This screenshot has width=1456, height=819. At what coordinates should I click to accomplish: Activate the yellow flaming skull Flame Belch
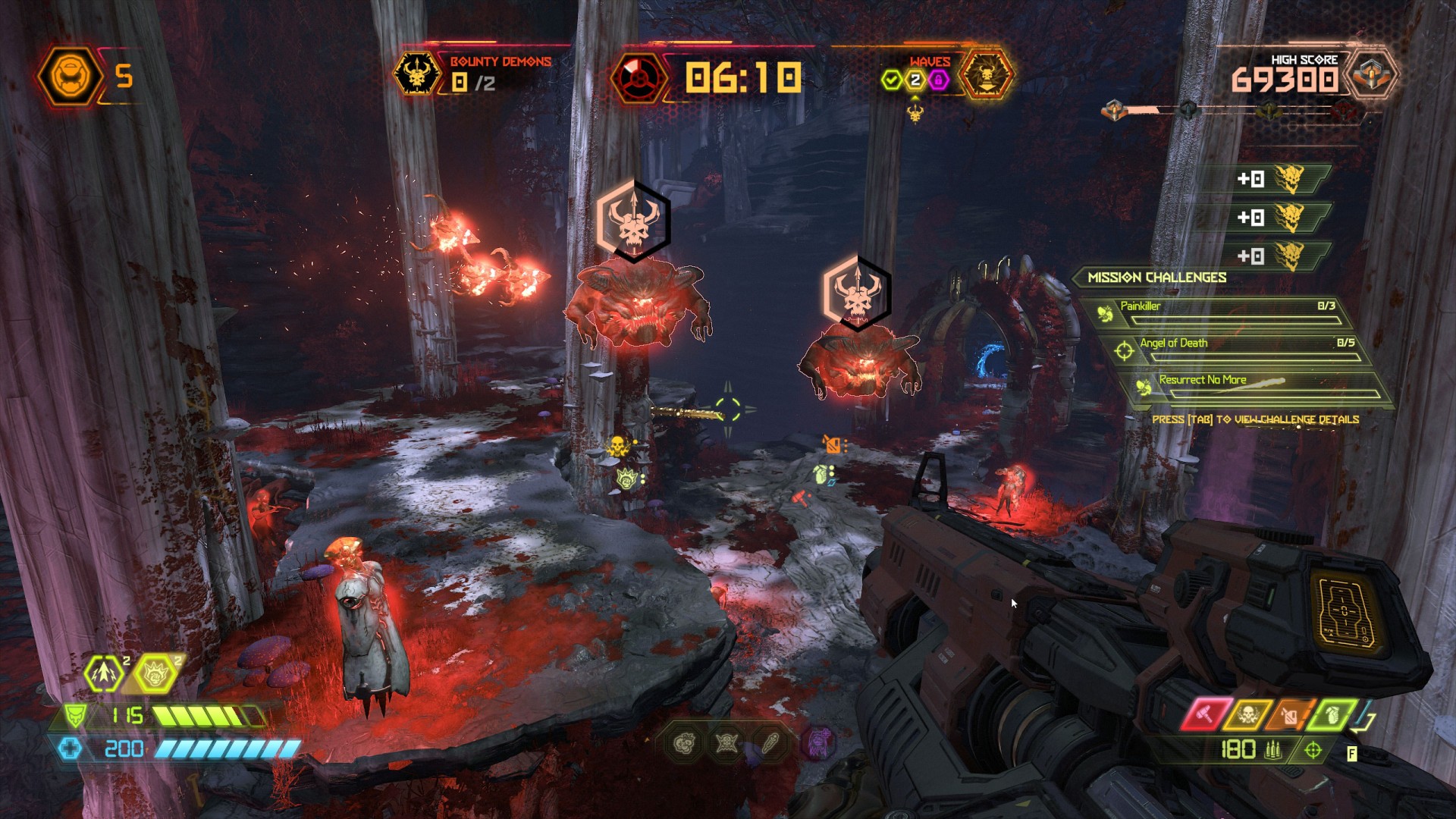[x=1247, y=714]
